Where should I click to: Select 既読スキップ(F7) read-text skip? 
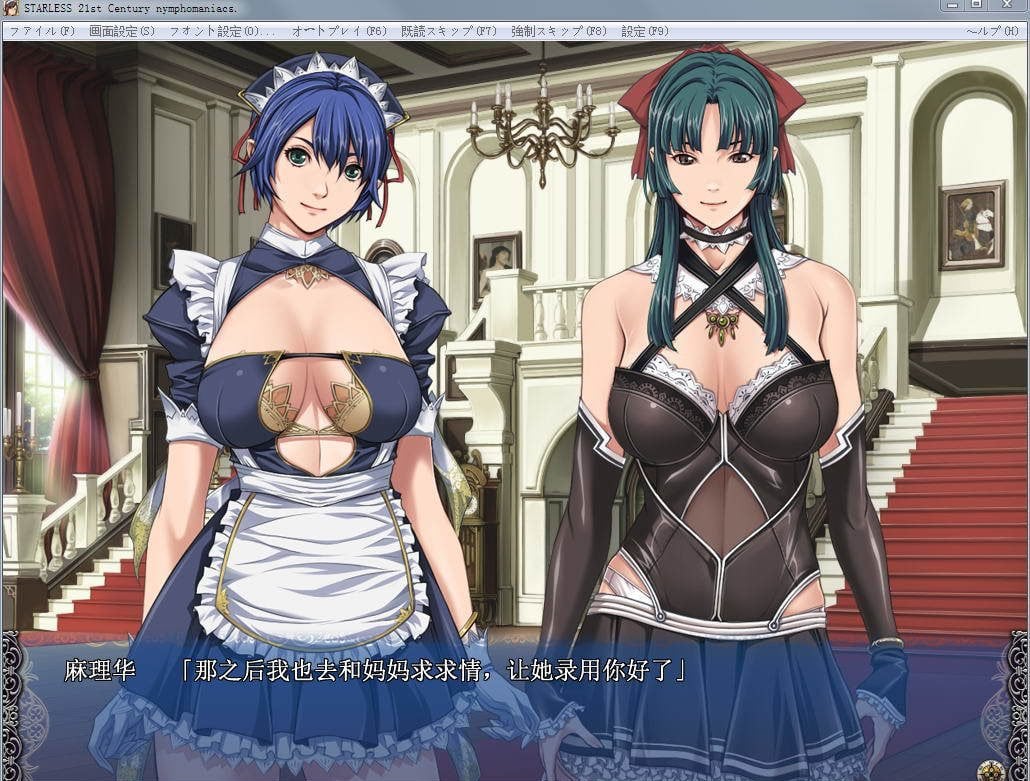click(x=449, y=31)
